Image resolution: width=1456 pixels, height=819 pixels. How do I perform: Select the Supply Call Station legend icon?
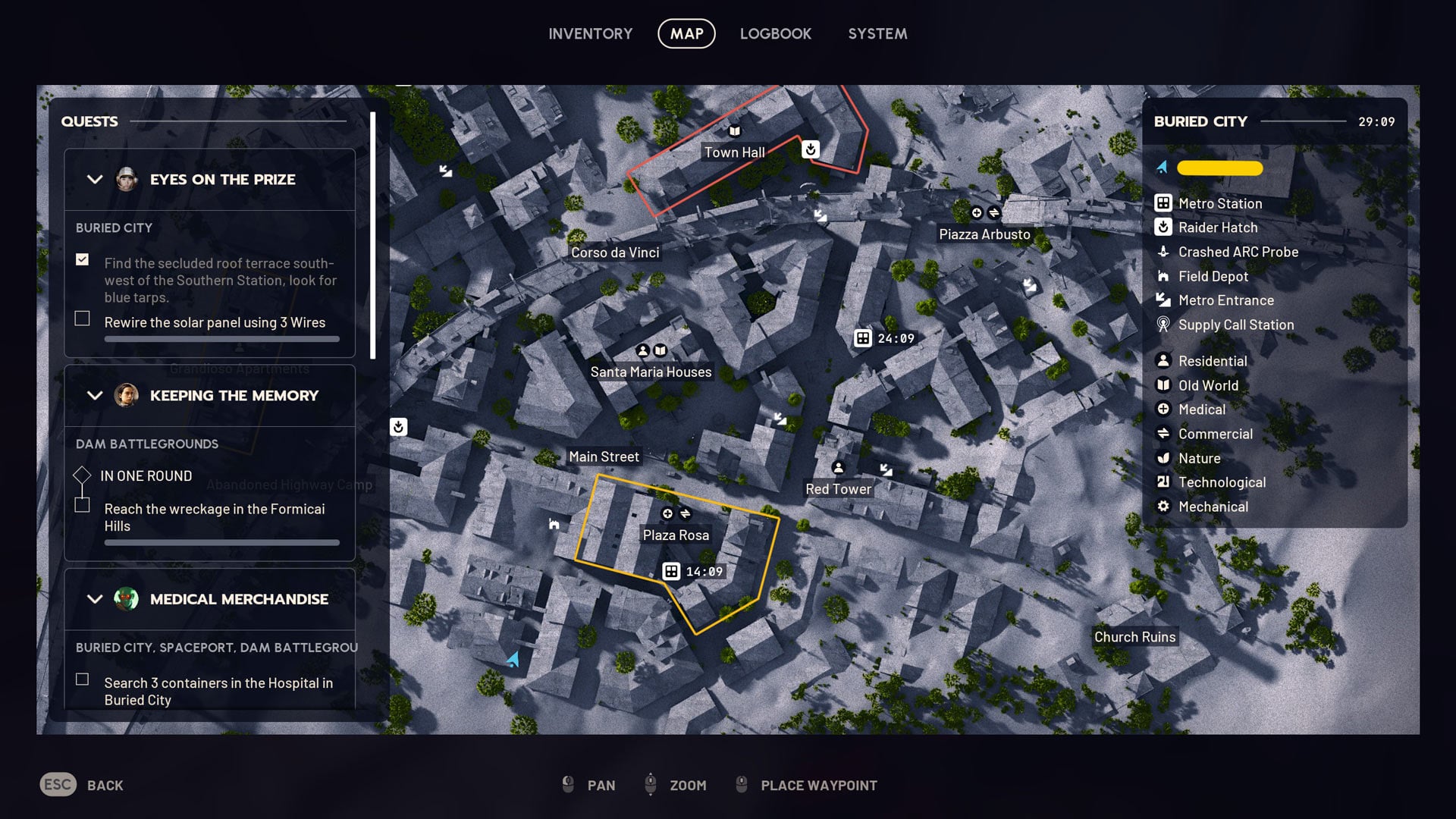pos(1163,325)
